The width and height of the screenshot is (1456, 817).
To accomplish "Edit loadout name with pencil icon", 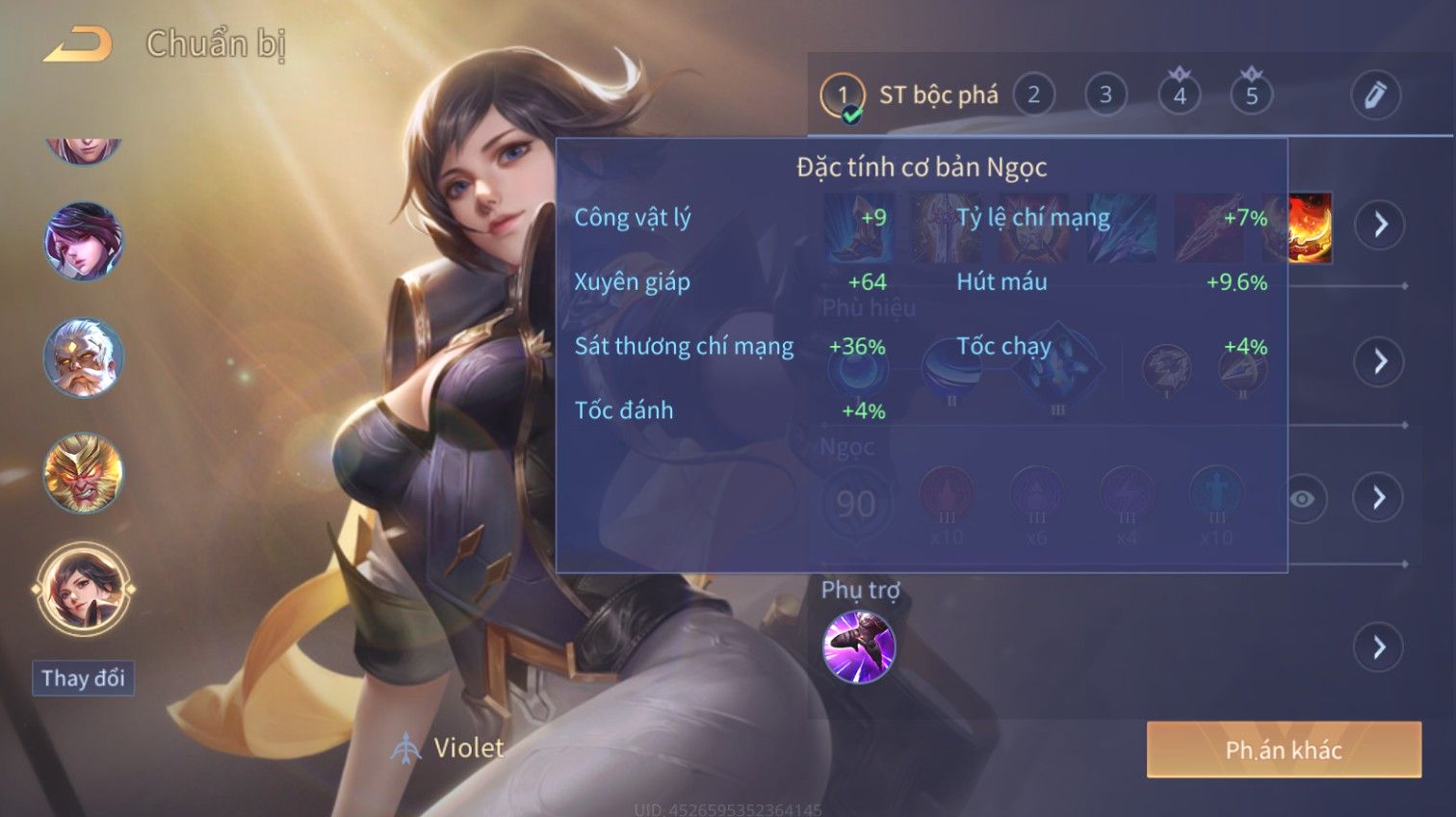I will click(x=1374, y=95).
